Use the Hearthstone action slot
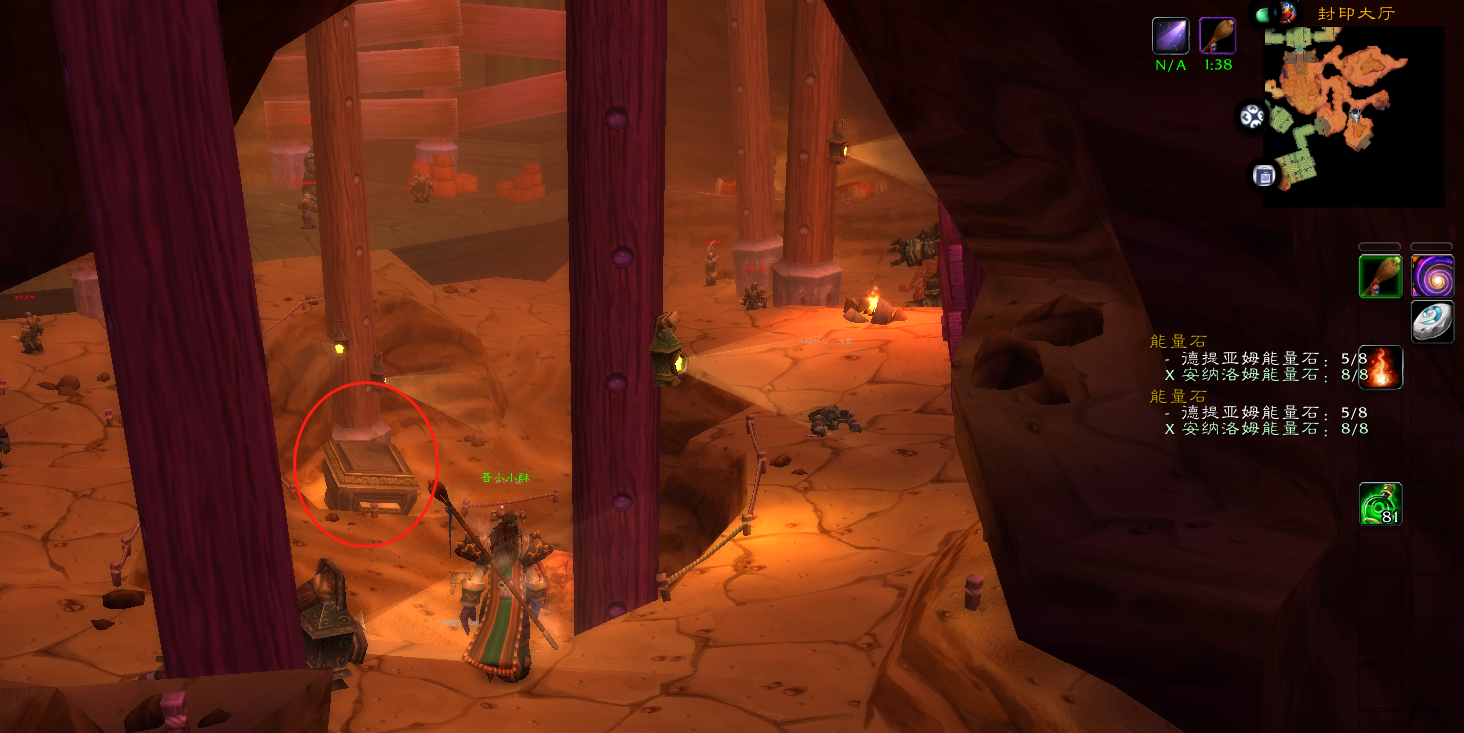Image resolution: width=1464 pixels, height=733 pixels. click(1432, 321)
